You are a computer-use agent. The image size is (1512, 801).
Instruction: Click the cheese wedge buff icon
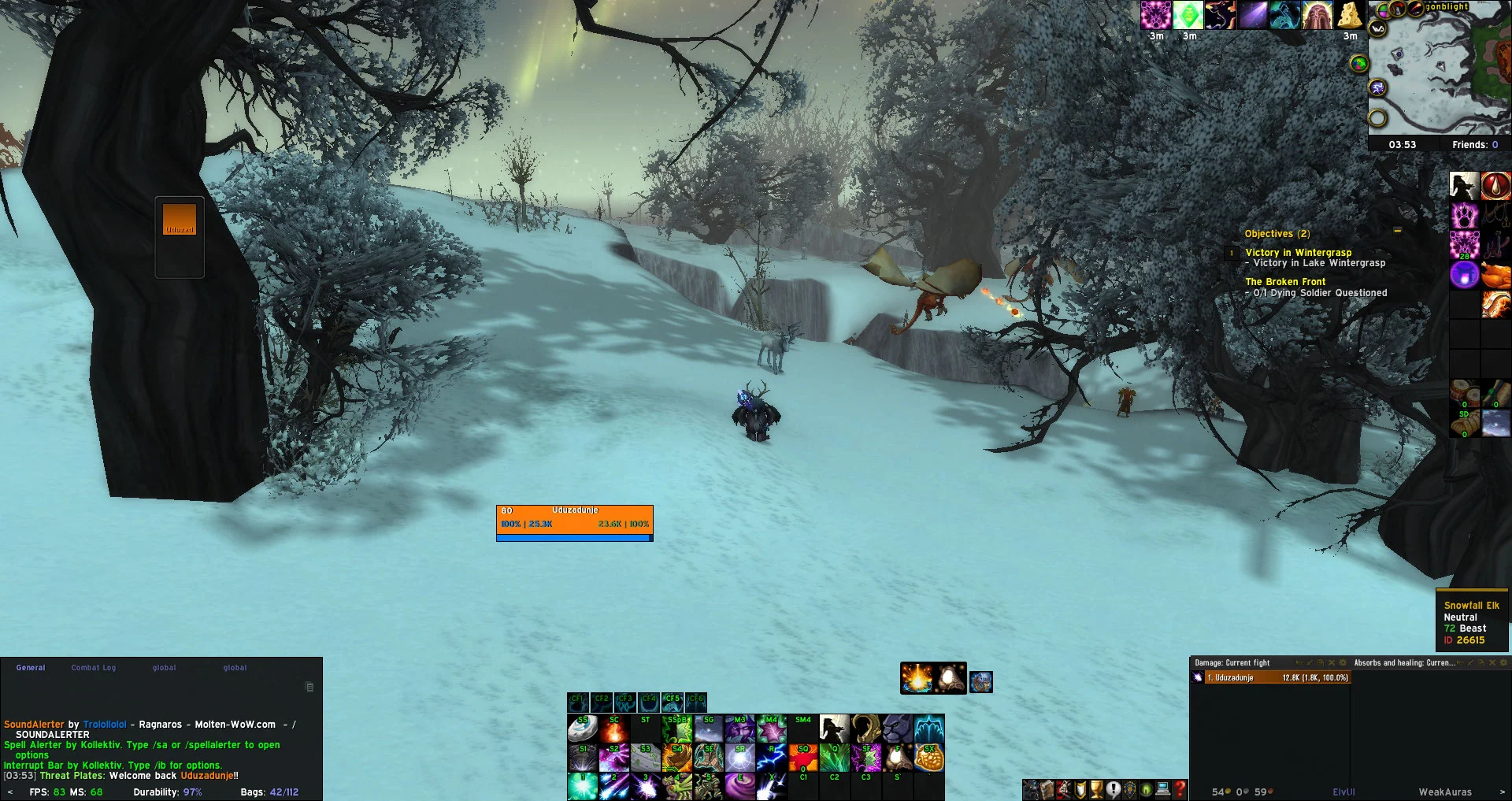click(1350, 16)
